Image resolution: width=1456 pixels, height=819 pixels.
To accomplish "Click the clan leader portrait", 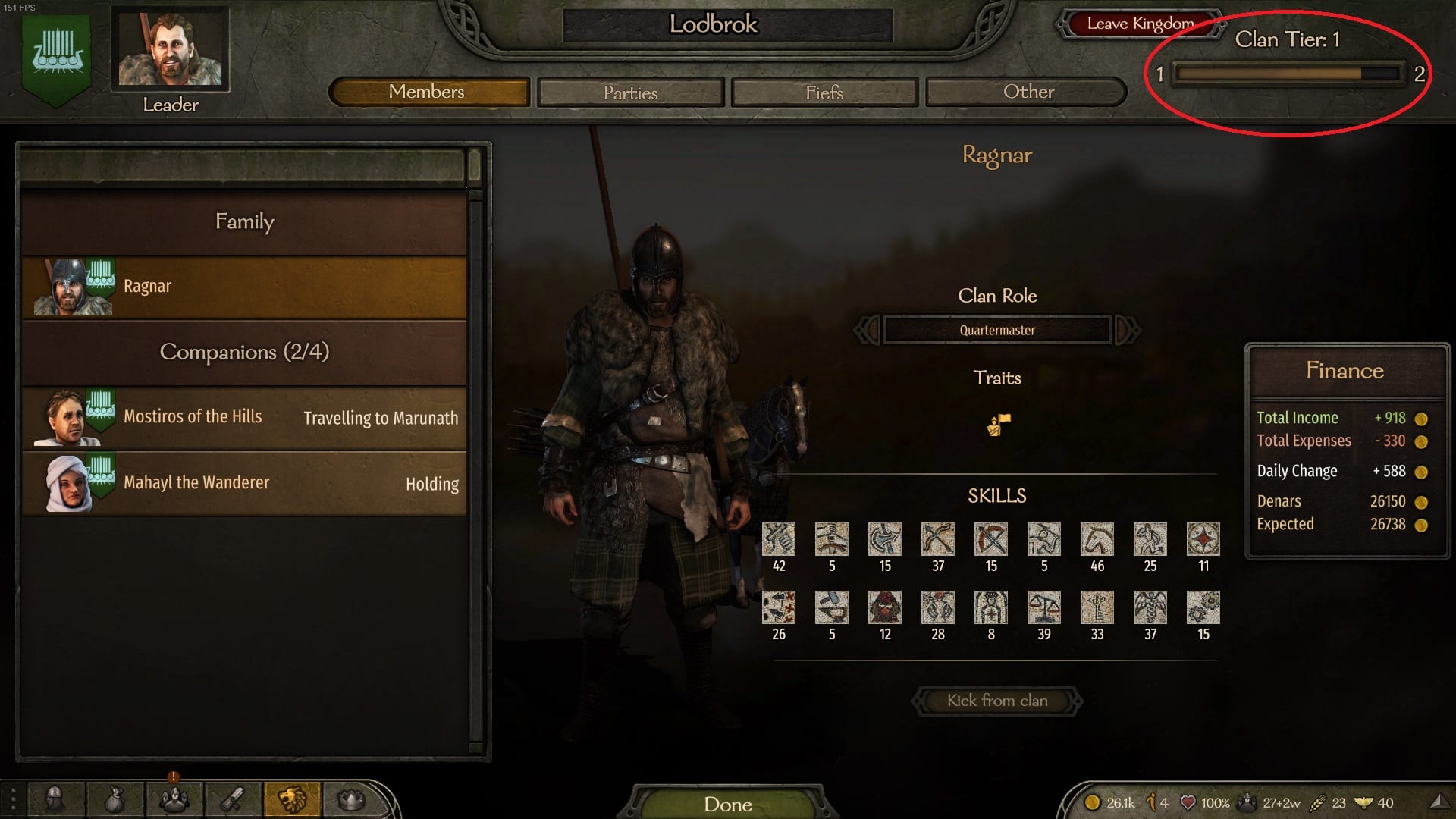I will [x=170, y=49].
